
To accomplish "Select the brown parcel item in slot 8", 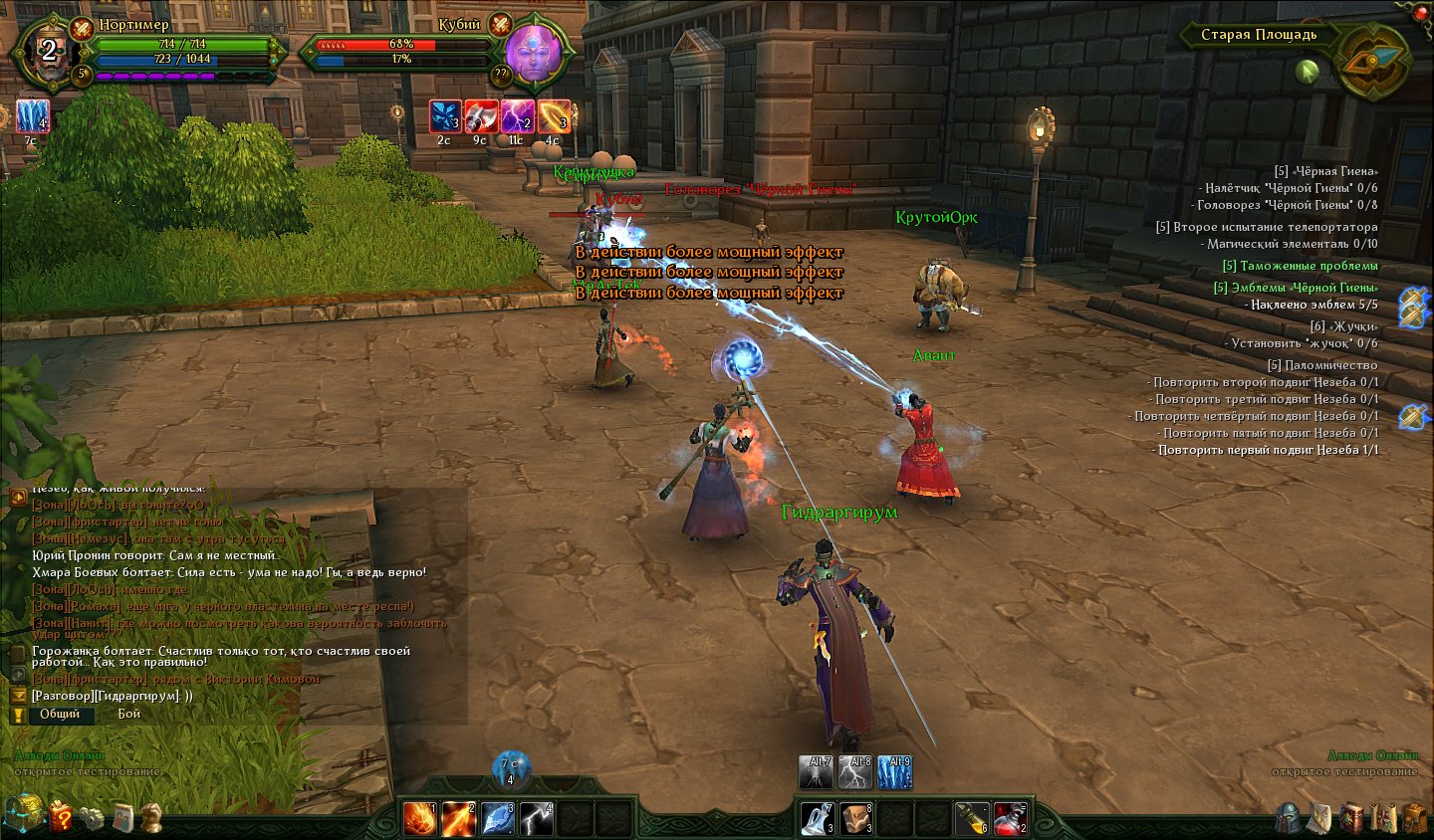I will click(856, 818).
